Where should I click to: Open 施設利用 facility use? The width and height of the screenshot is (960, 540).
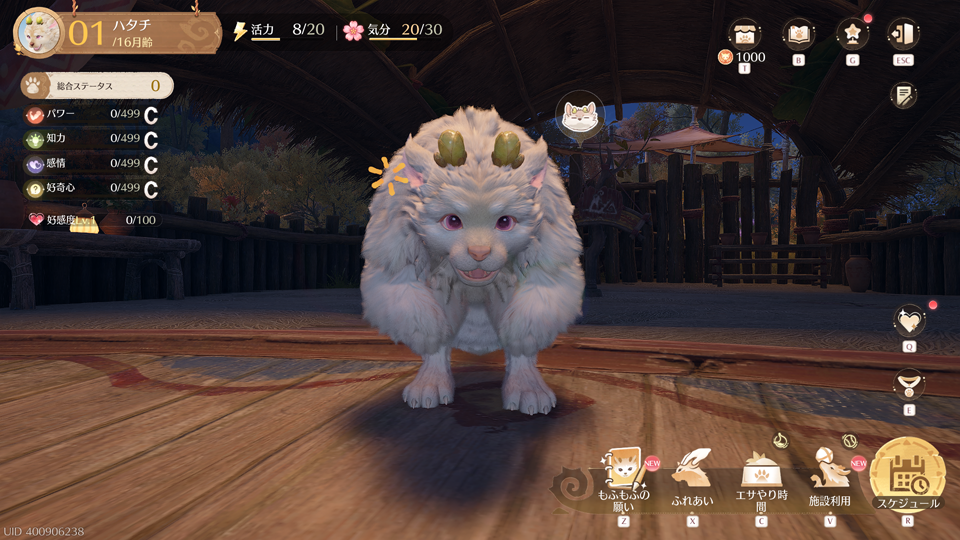coord(828,472)
